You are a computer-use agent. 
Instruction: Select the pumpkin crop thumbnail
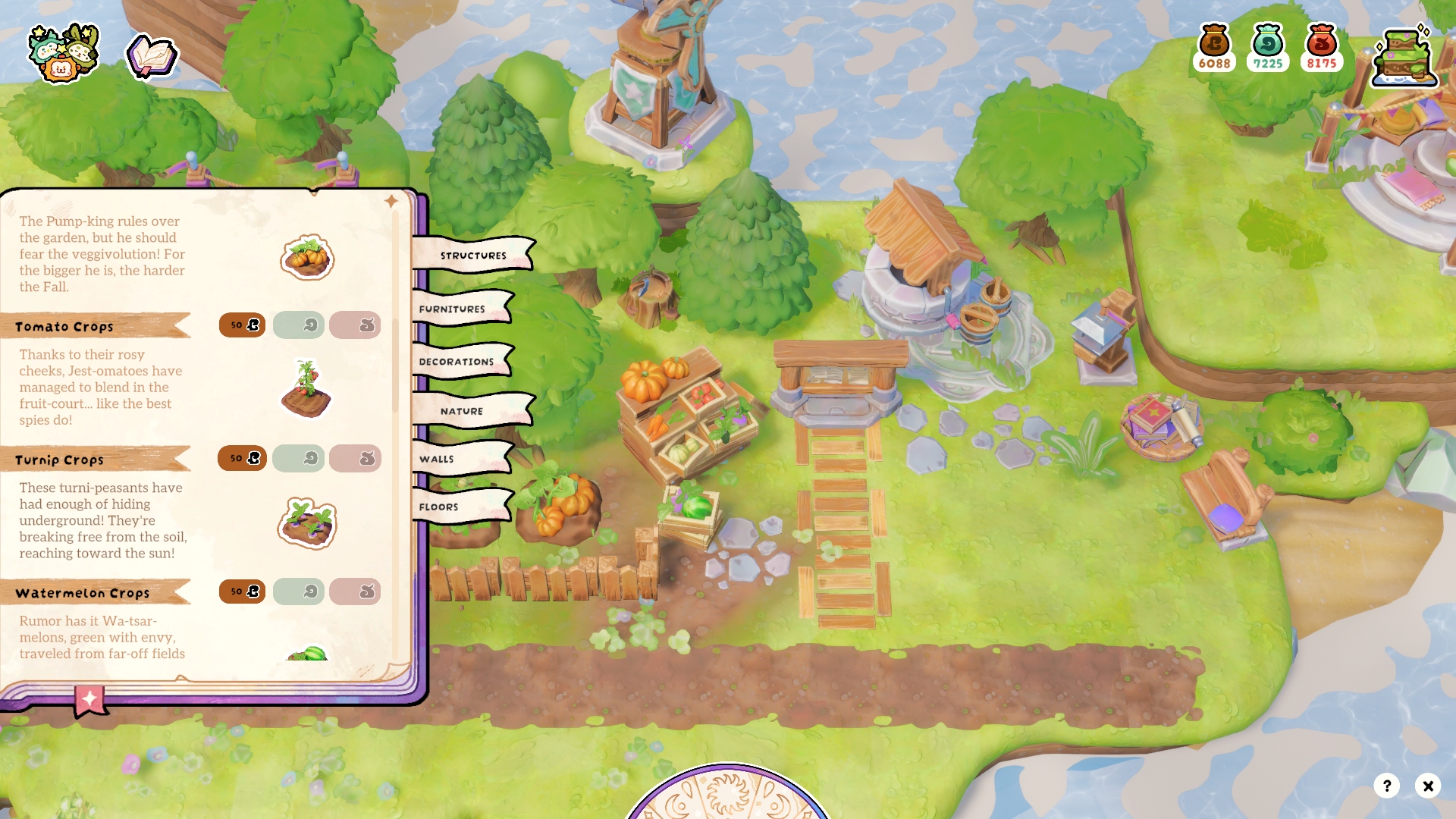(307, 258)
